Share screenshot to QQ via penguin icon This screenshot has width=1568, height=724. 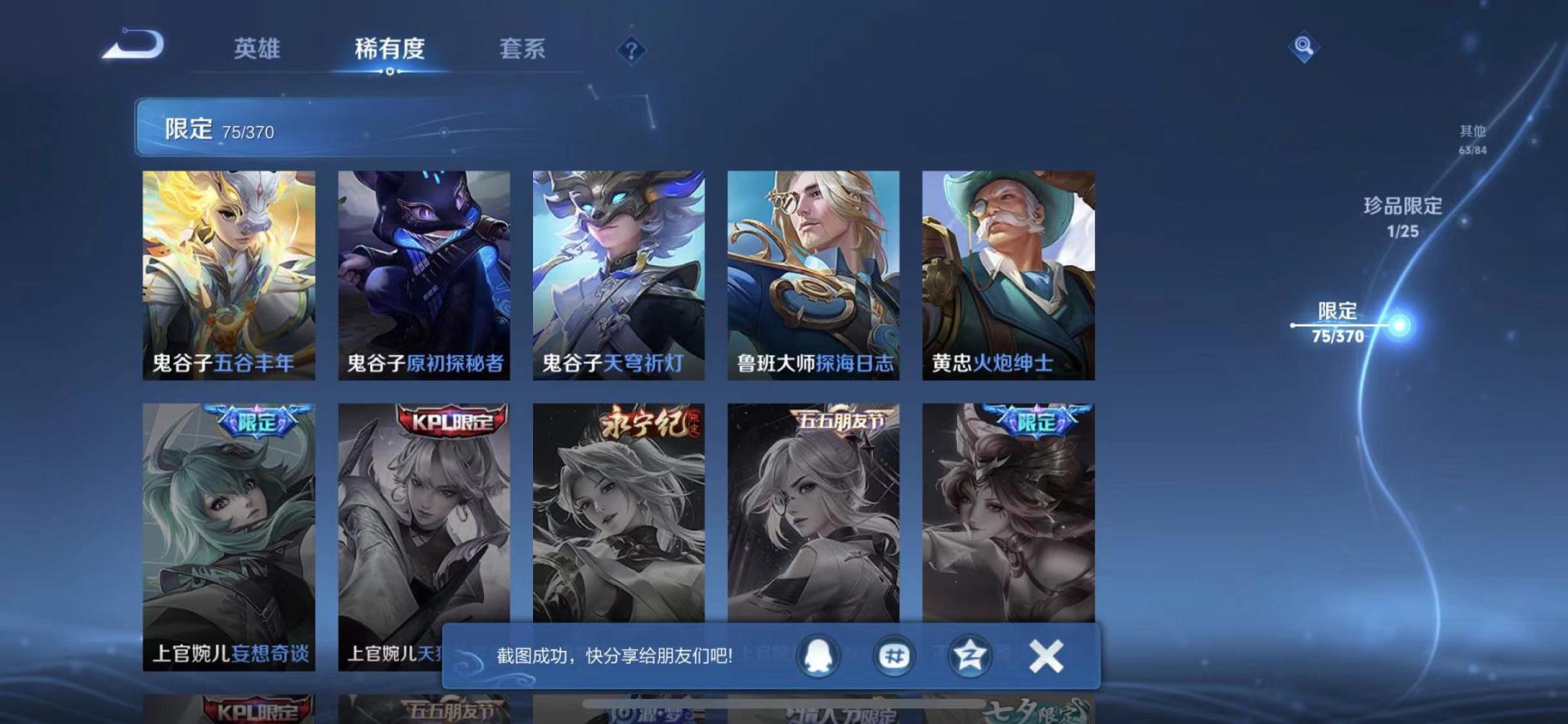click(816, 655)
